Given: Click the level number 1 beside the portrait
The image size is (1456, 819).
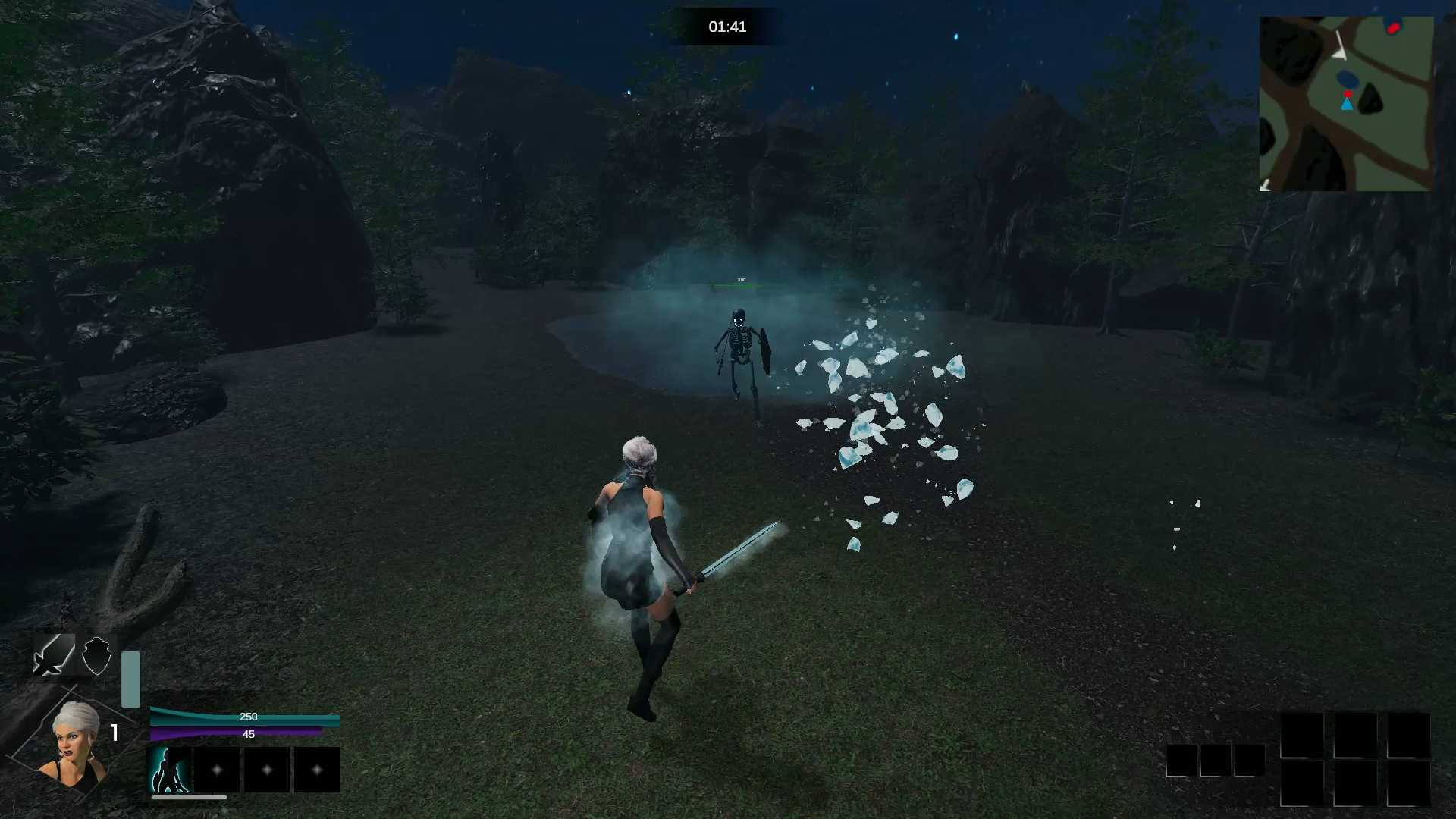Looking at the screenshot, I should [115, 733].
